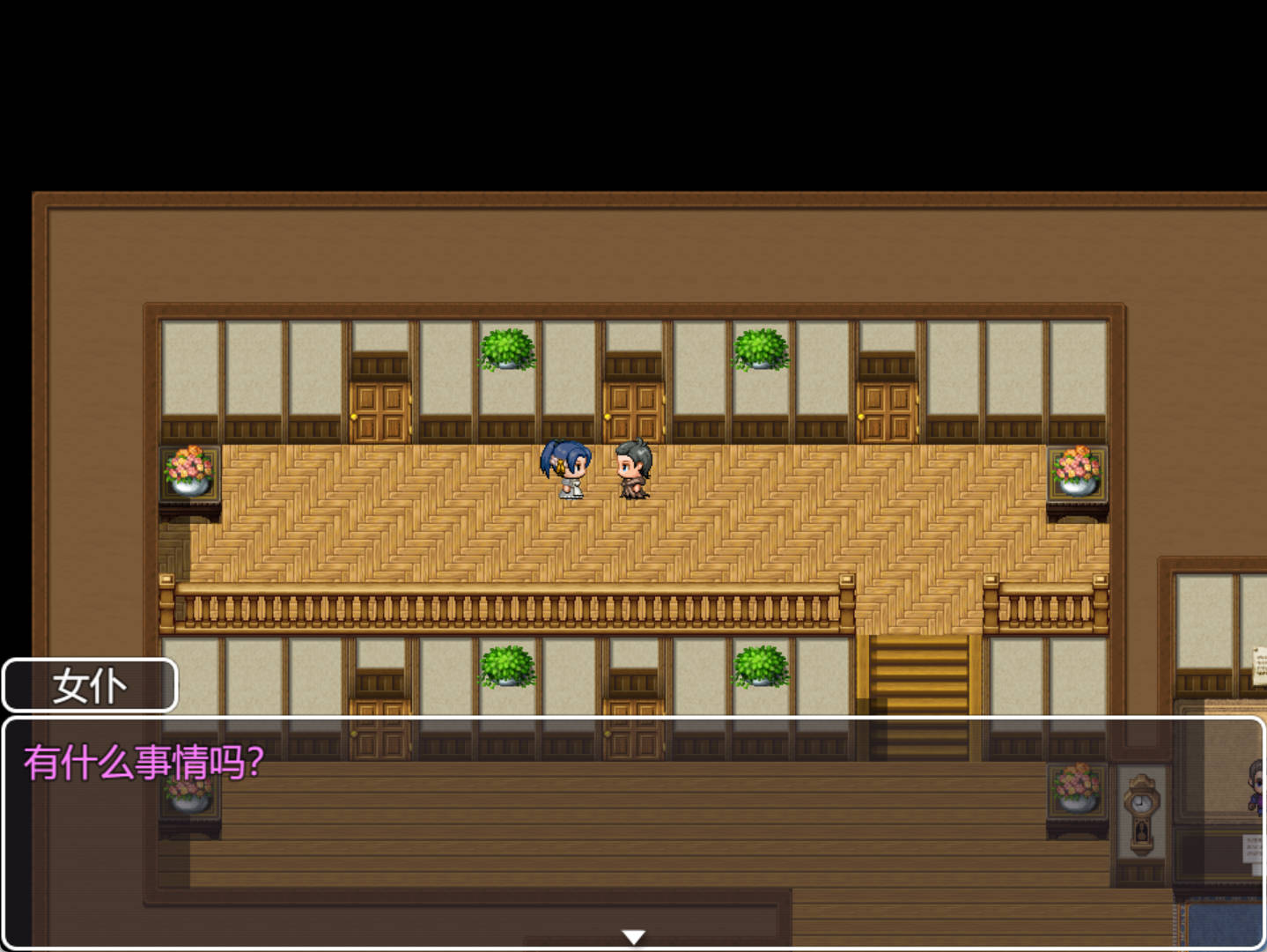The height and width of the screenshot is (952, 1267).
Task: Select the gray-haired NPC facing the hero
Action: coord(632,469)
